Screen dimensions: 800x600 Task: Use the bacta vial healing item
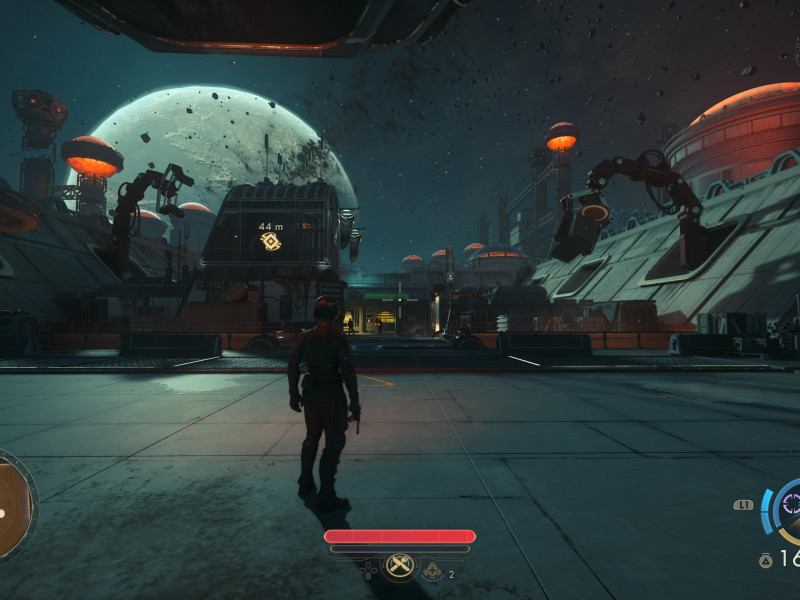[x=433, y=571]
